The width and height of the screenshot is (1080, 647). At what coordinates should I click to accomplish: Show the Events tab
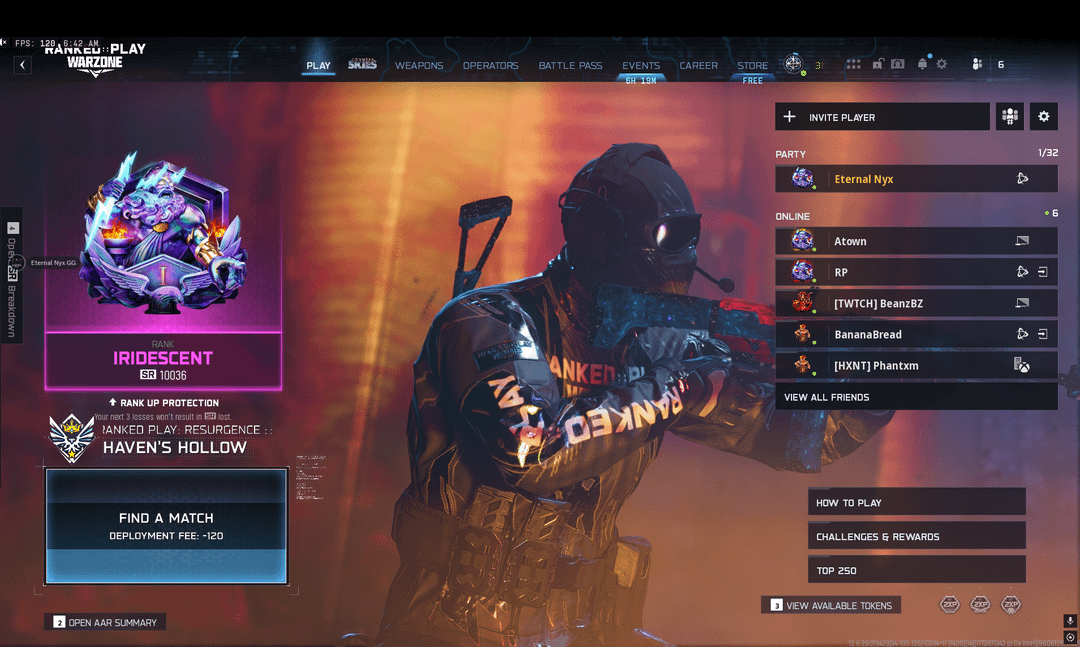pyautogui.click(x=641, y=66)
